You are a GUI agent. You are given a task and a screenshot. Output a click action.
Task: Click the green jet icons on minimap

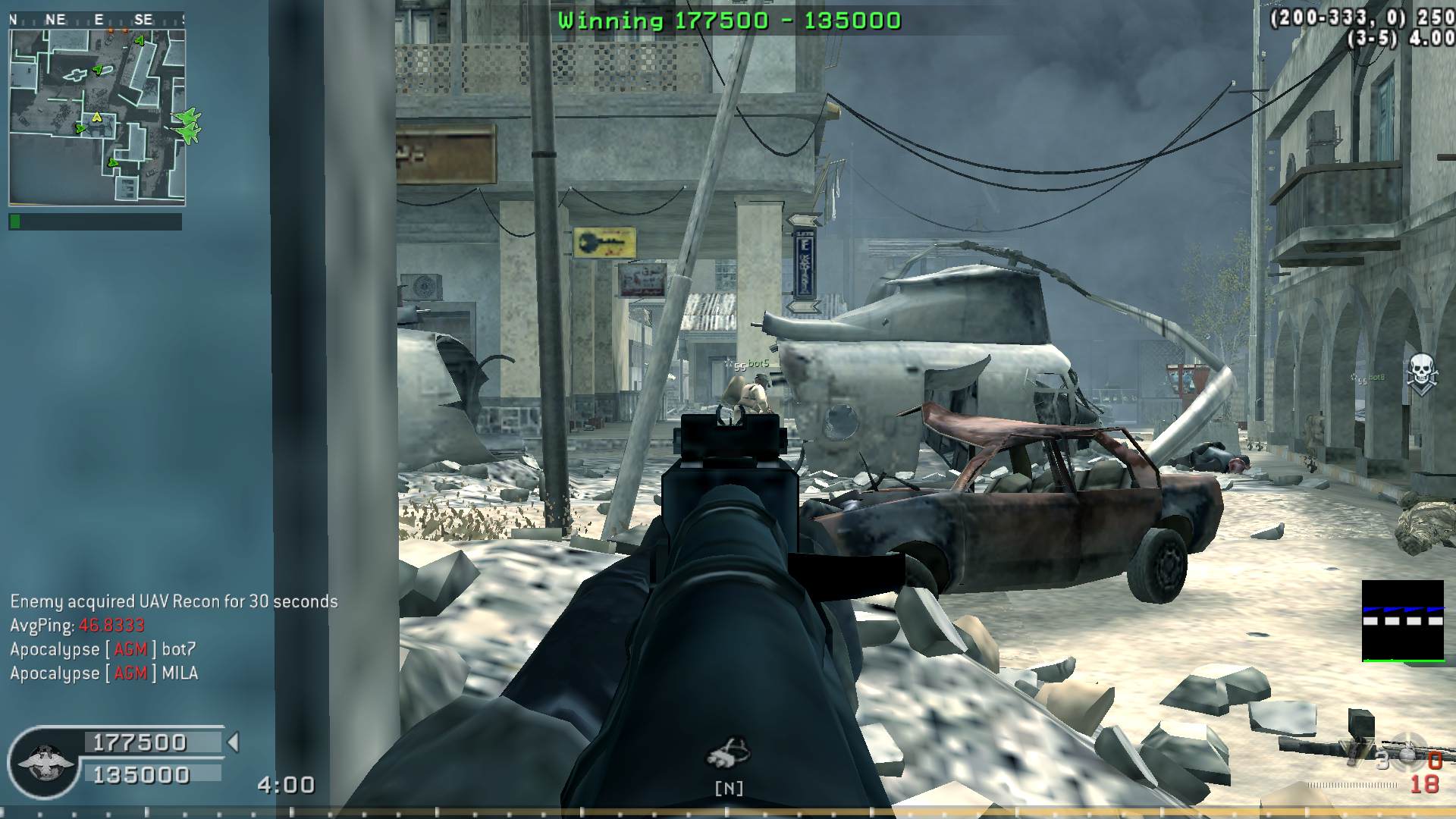click(187, 125)
